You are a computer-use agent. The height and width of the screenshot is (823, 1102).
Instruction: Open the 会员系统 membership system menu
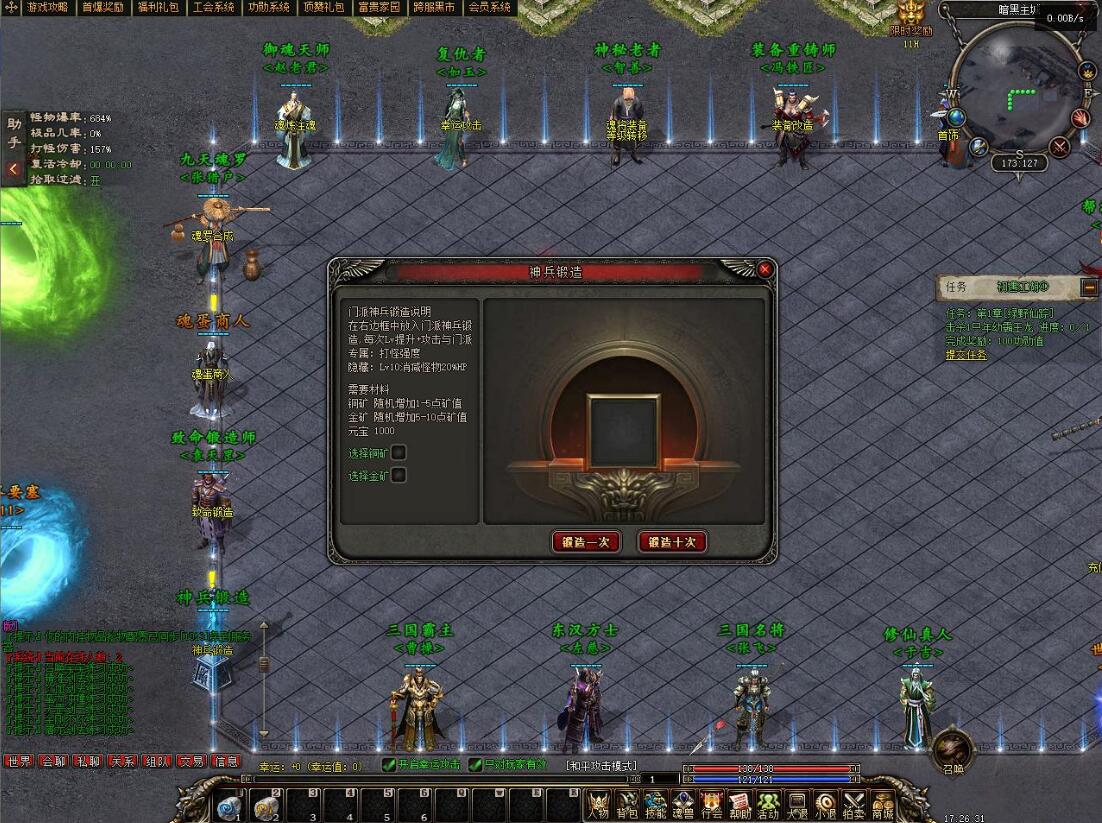pos(489,7)
